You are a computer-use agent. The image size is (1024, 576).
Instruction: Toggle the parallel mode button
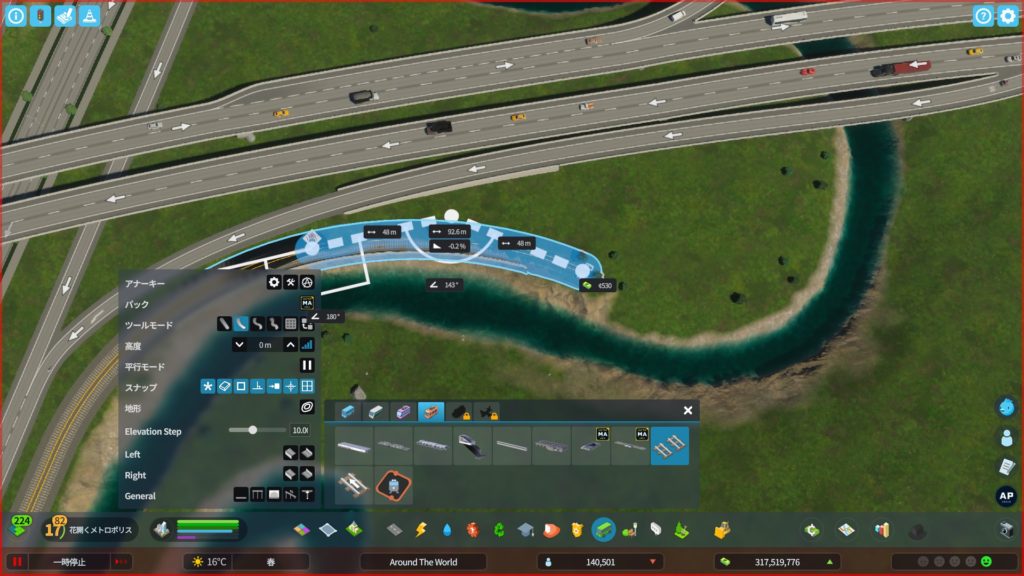[x=307, y=366]
